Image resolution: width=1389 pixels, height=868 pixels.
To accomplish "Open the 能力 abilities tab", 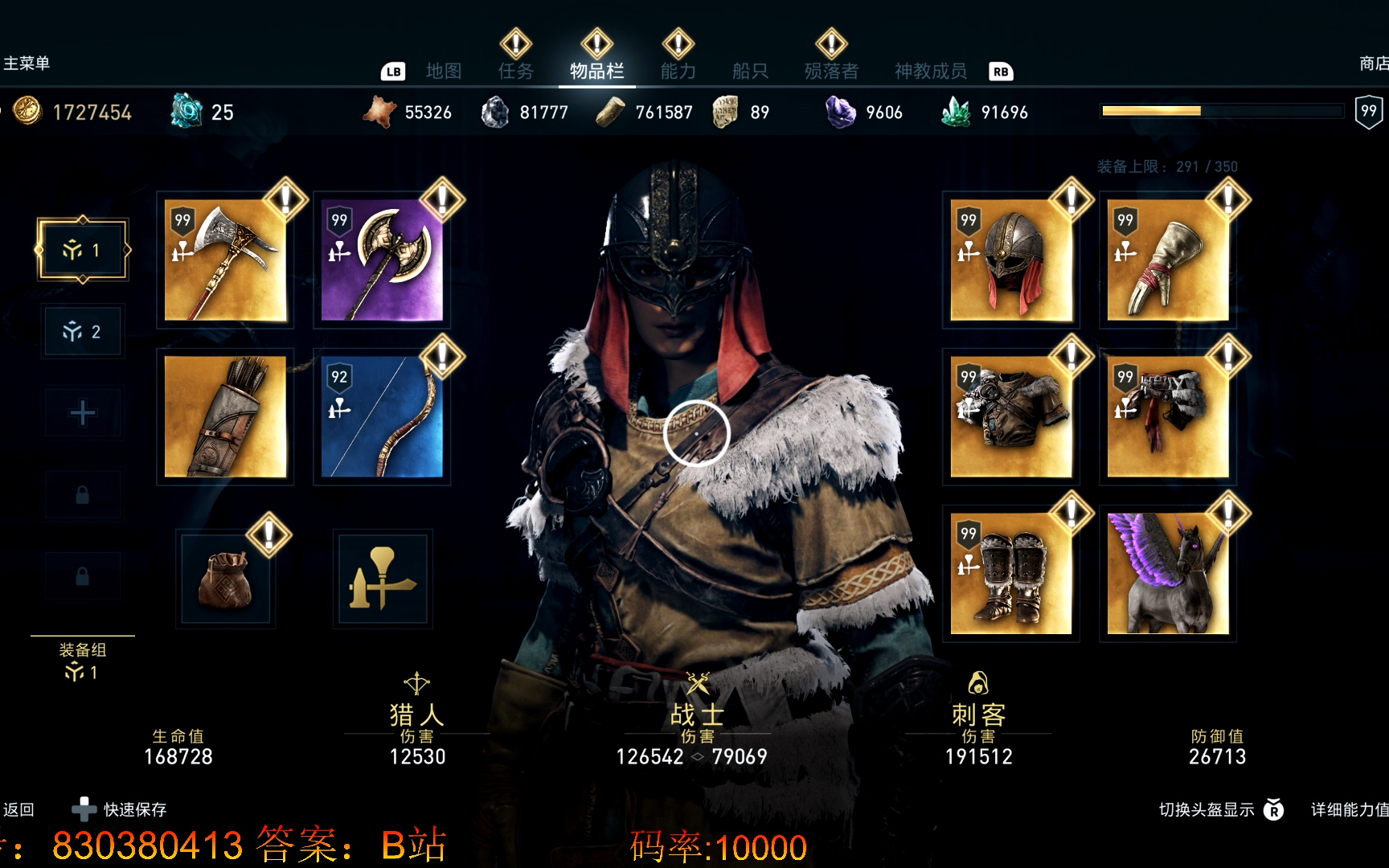I will [678, 72].
